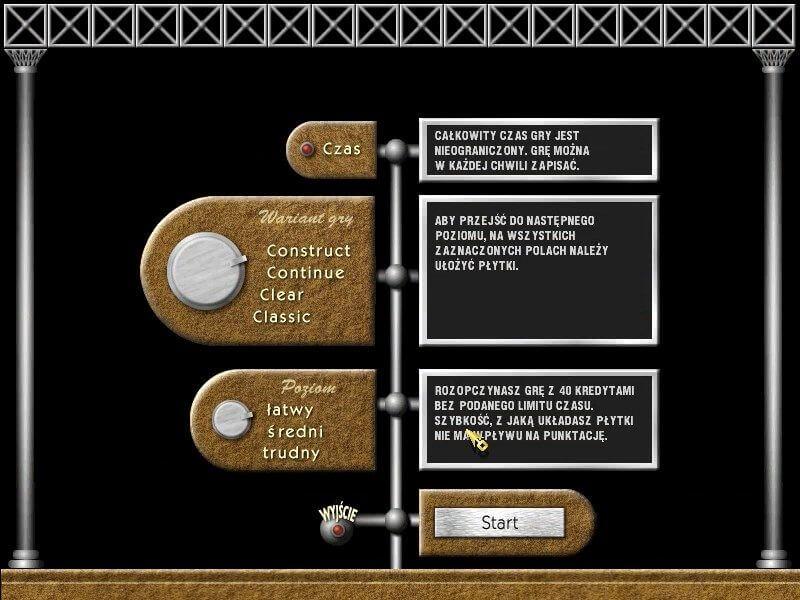Toggle the Czas time option

308,150
